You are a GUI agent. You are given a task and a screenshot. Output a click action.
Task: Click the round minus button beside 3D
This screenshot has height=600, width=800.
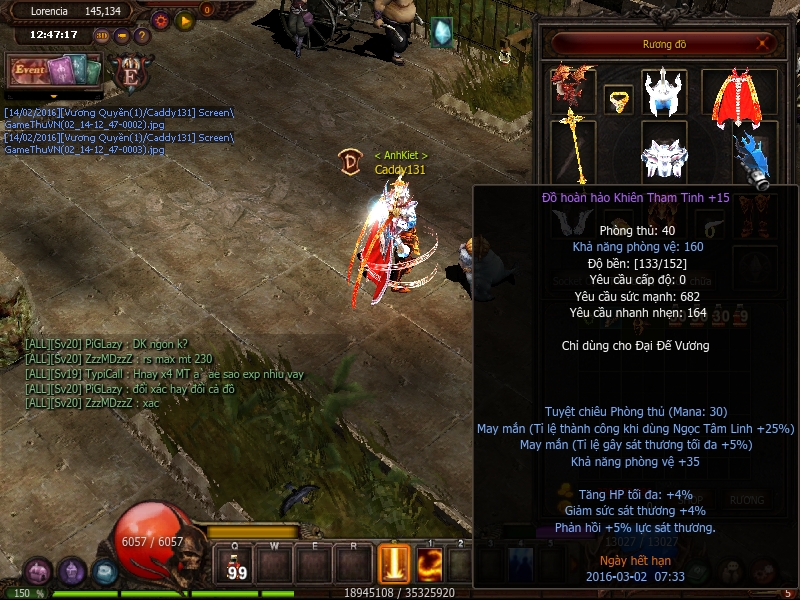122,36
